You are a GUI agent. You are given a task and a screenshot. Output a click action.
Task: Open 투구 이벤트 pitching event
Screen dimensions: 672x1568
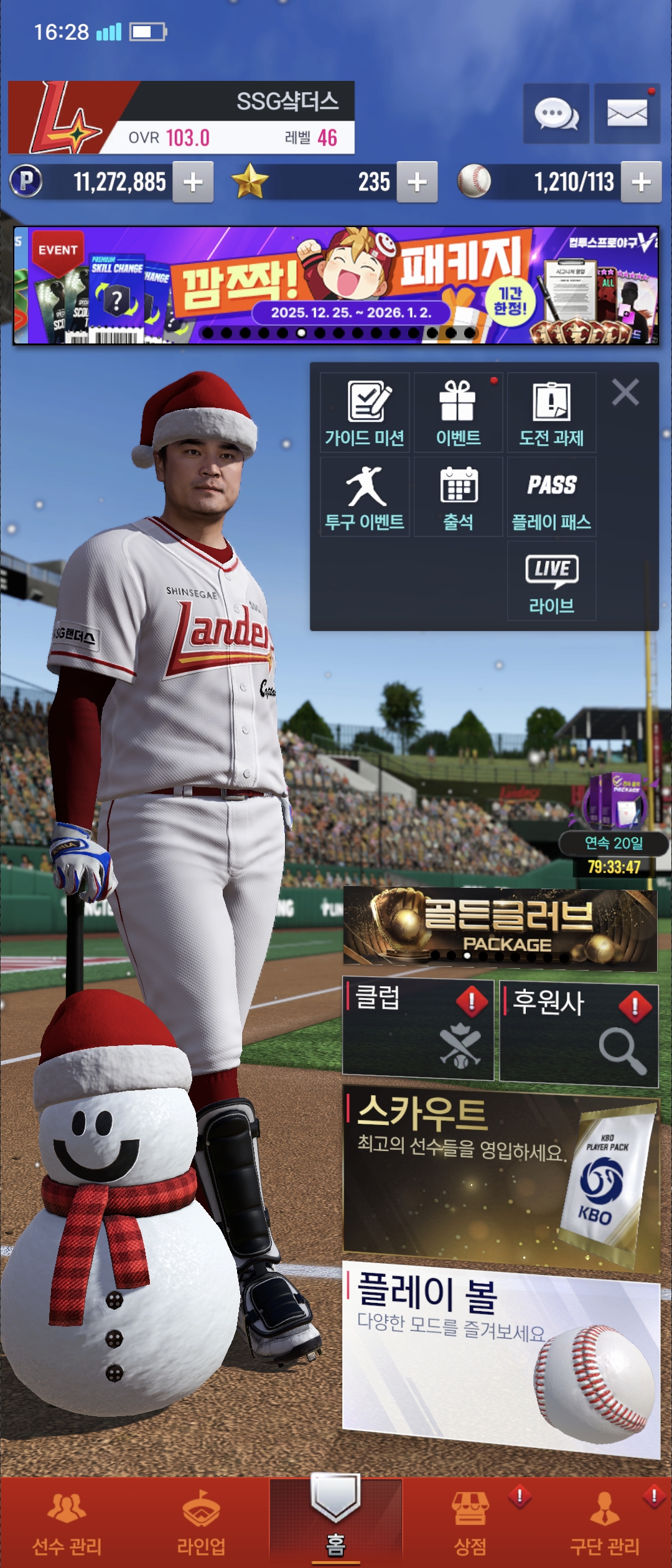365,497
